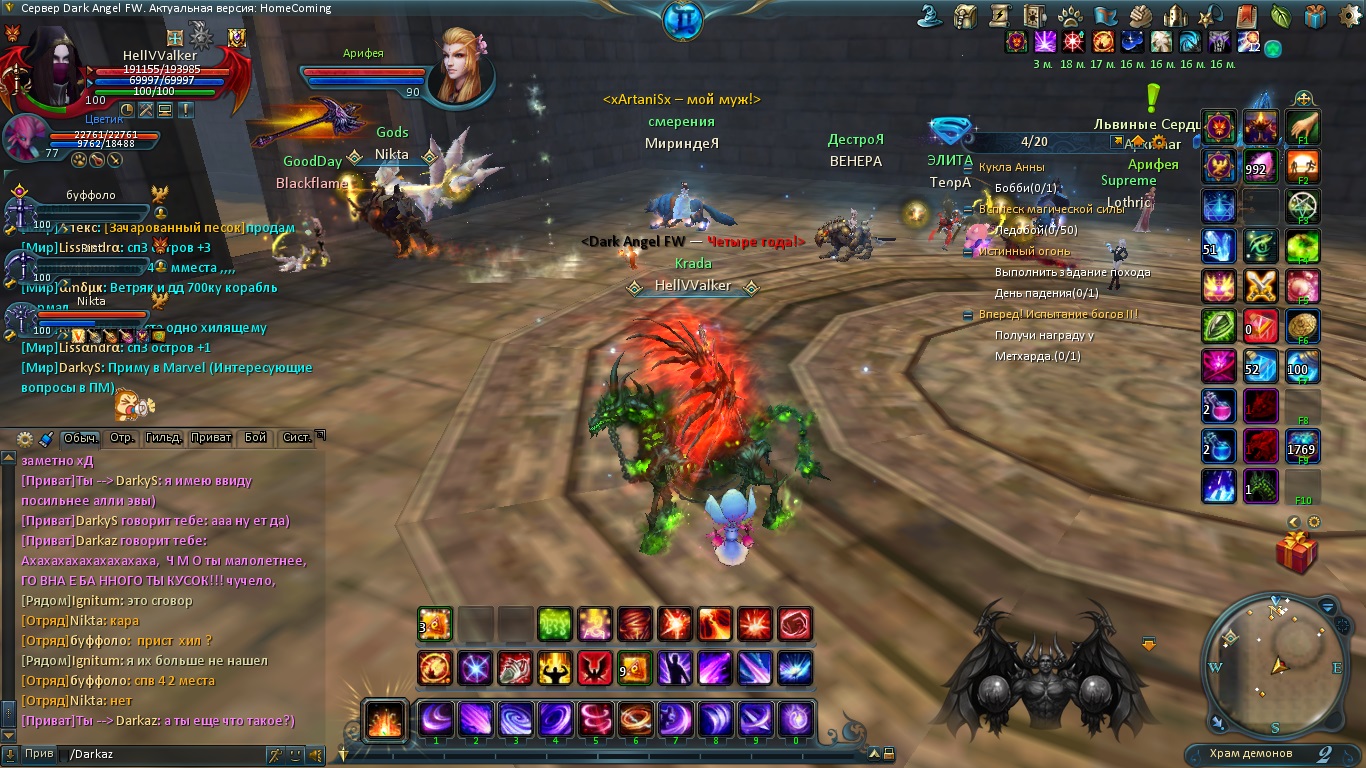The height and width of the screenshot is (768, 1366).
Task: Open the backpack inventory icon
Action: click(965, 15)
